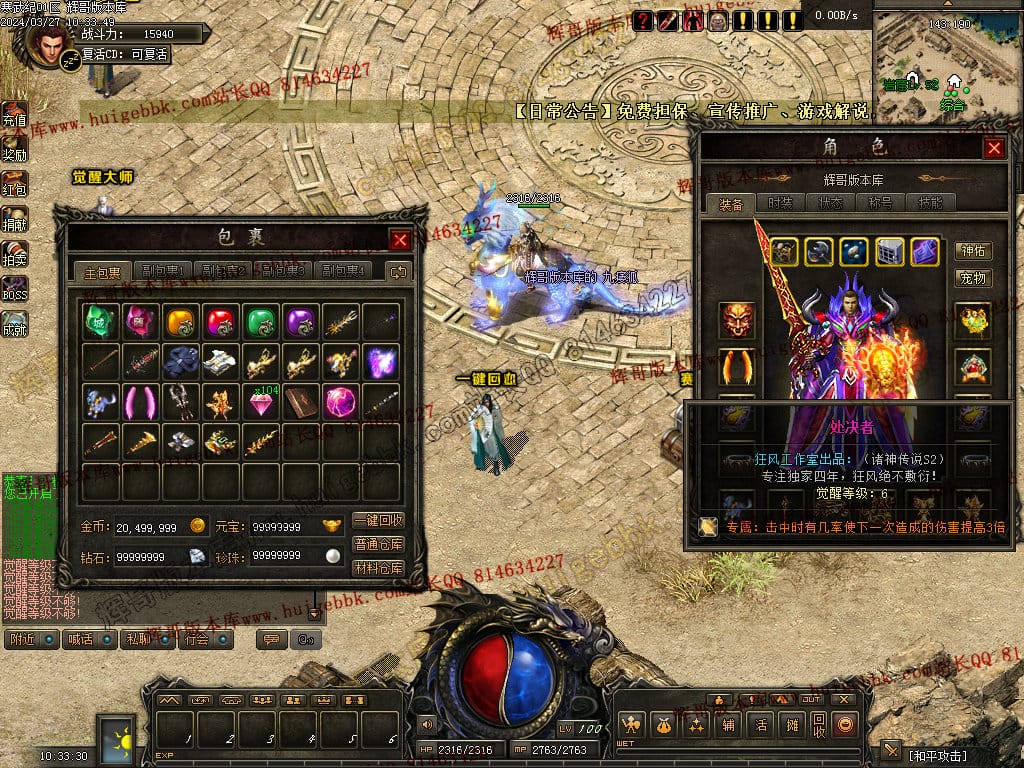The height and width of the screenshot is (768, 1024).
Task: Open the 材料仓库 material storage
Action: pyautogui.click(x=378, y=568)
